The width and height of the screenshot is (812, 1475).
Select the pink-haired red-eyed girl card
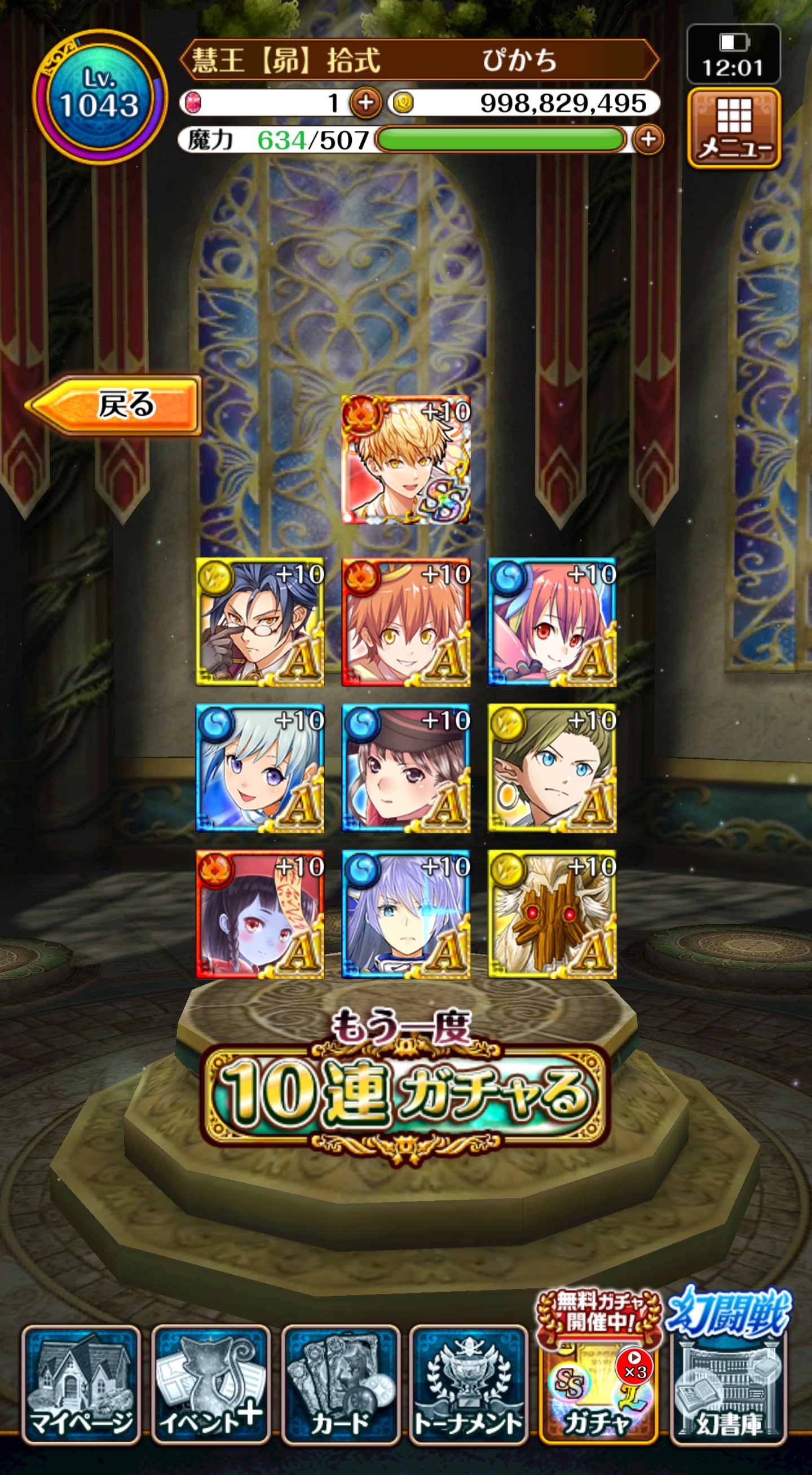552,622
